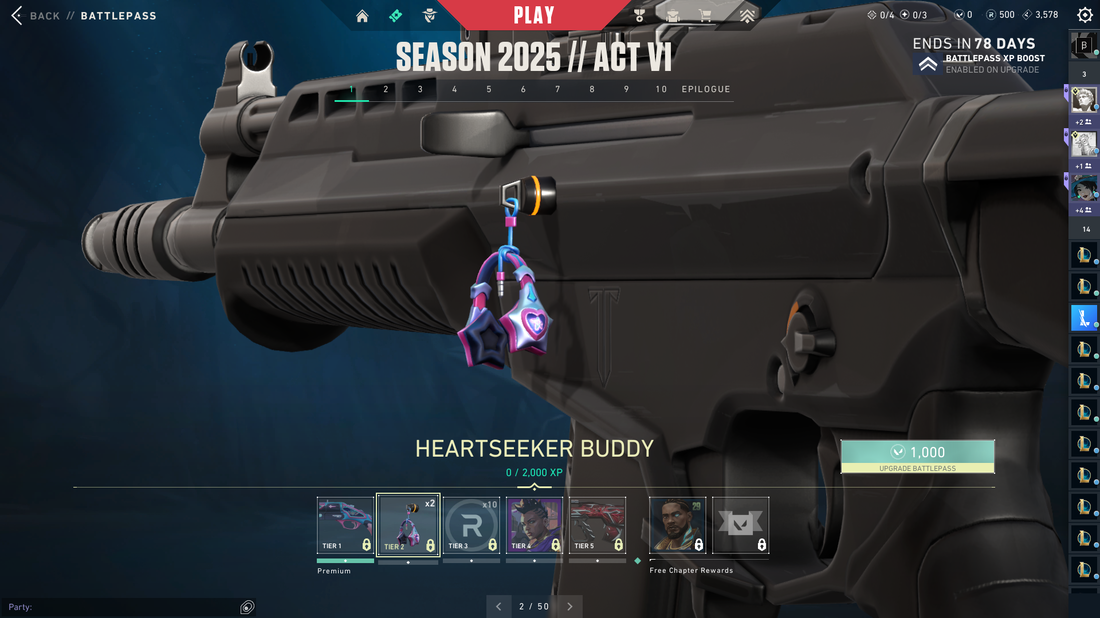Switch to the Epilogue chapter

(x=706, y=89)
